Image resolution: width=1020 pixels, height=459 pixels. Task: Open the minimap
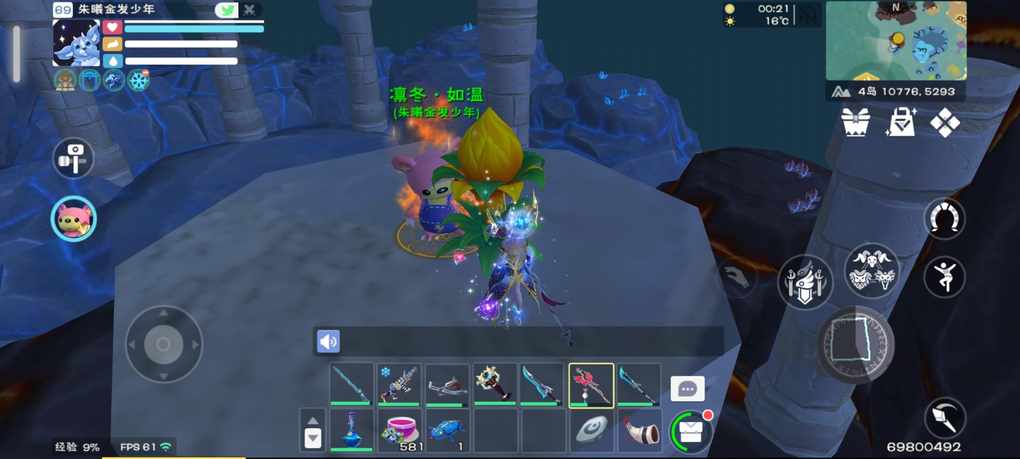point(896,40)
